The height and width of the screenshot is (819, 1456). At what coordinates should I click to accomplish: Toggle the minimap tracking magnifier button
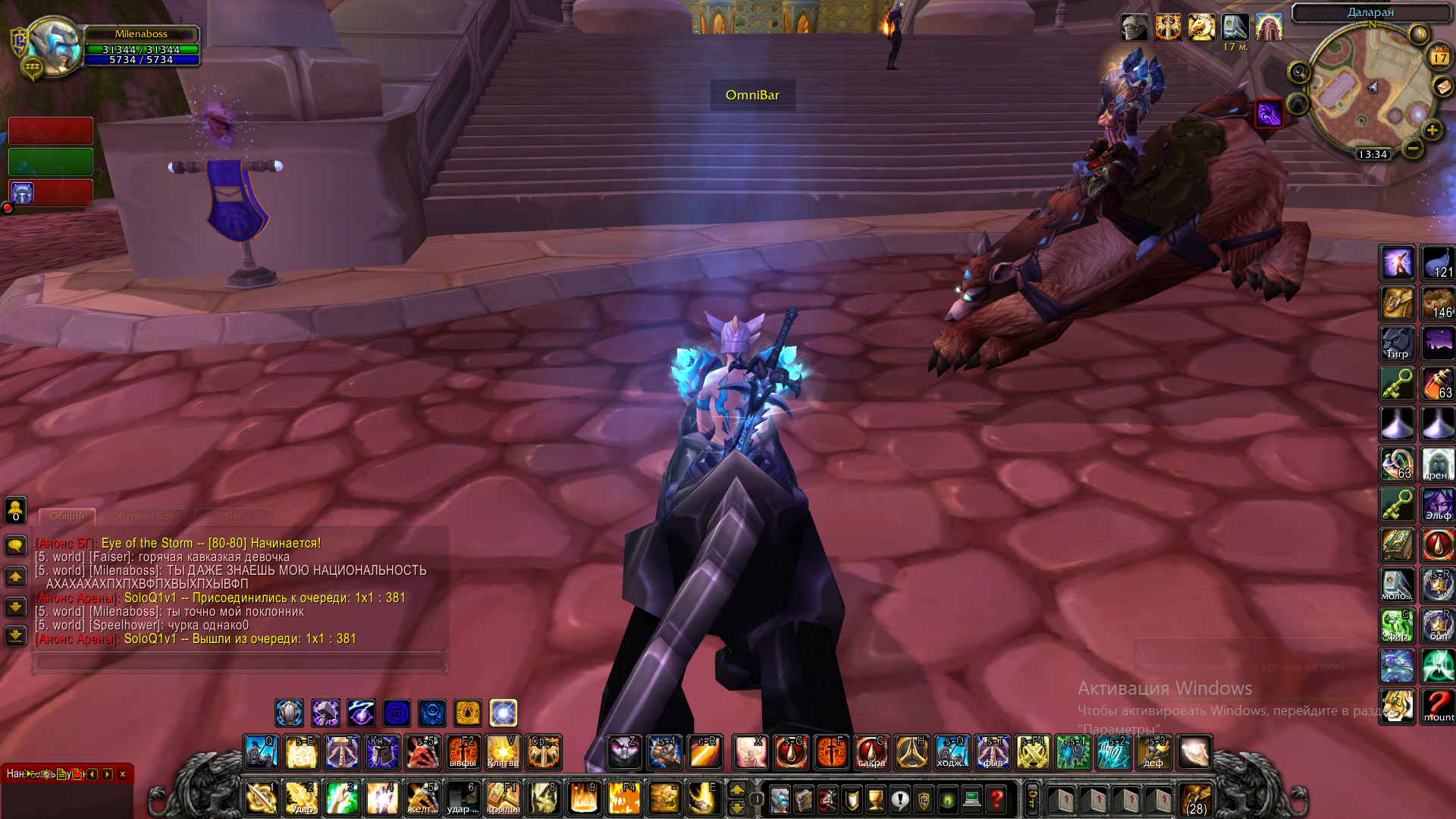coord(1299,72)
